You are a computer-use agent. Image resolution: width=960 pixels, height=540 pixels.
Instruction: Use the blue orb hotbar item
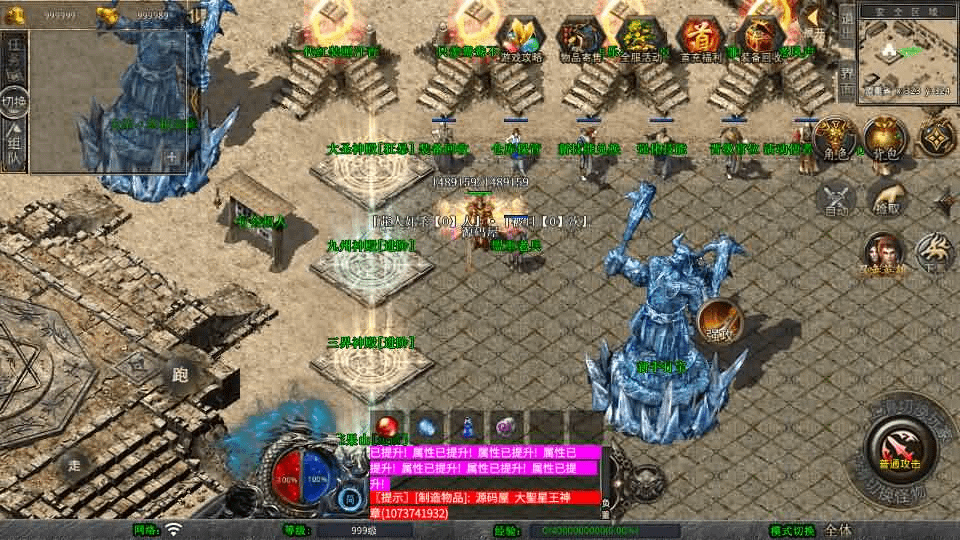point(427,426)
